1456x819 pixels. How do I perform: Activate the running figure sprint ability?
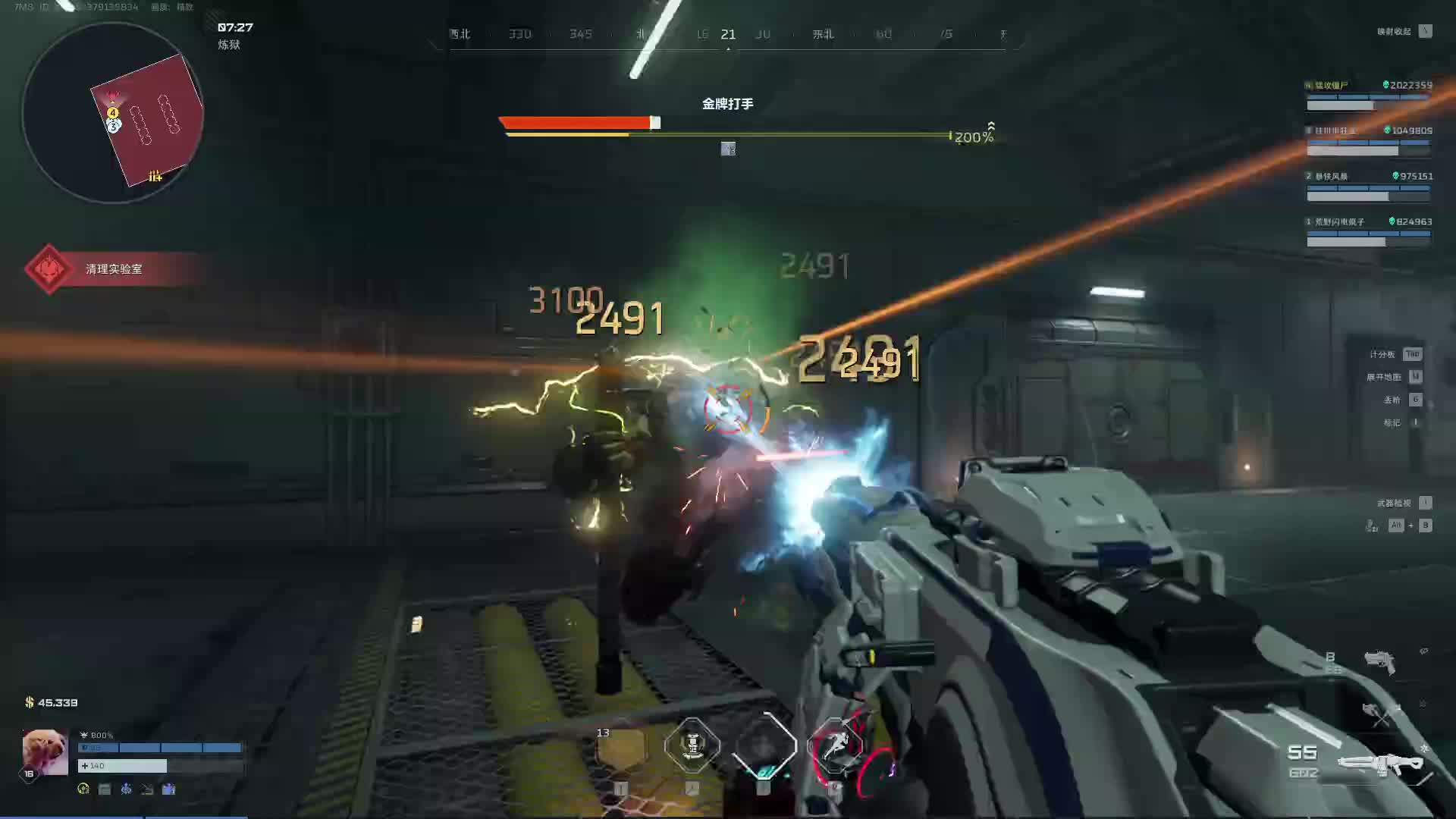point(834,745)
